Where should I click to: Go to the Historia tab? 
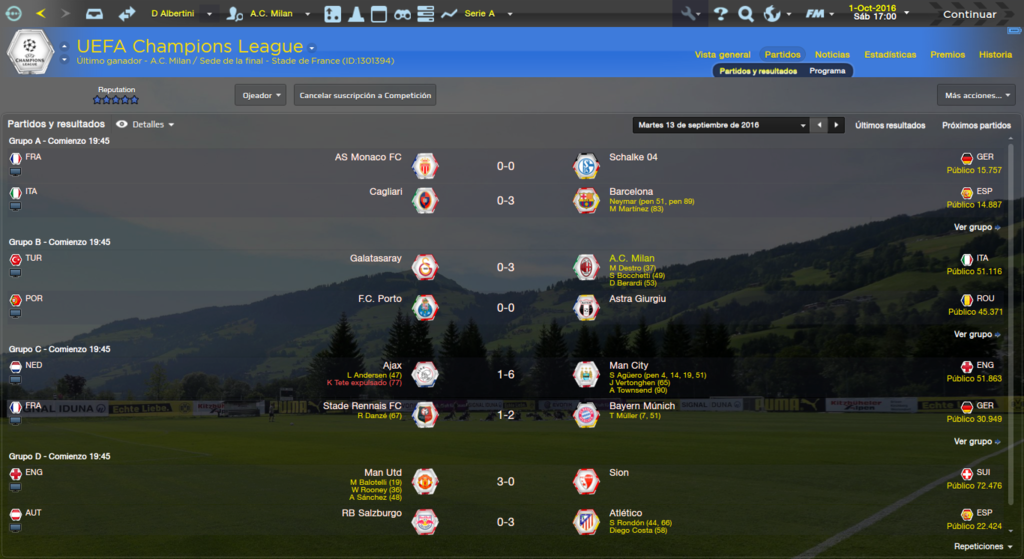point(995,55)
